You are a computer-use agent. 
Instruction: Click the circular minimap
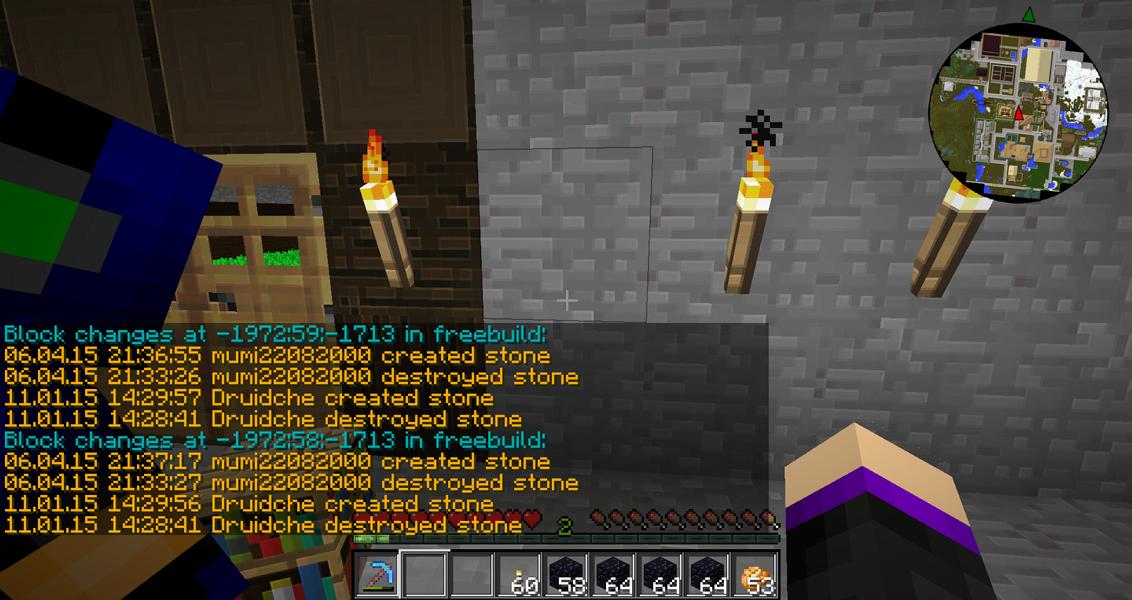[1019, 113]
